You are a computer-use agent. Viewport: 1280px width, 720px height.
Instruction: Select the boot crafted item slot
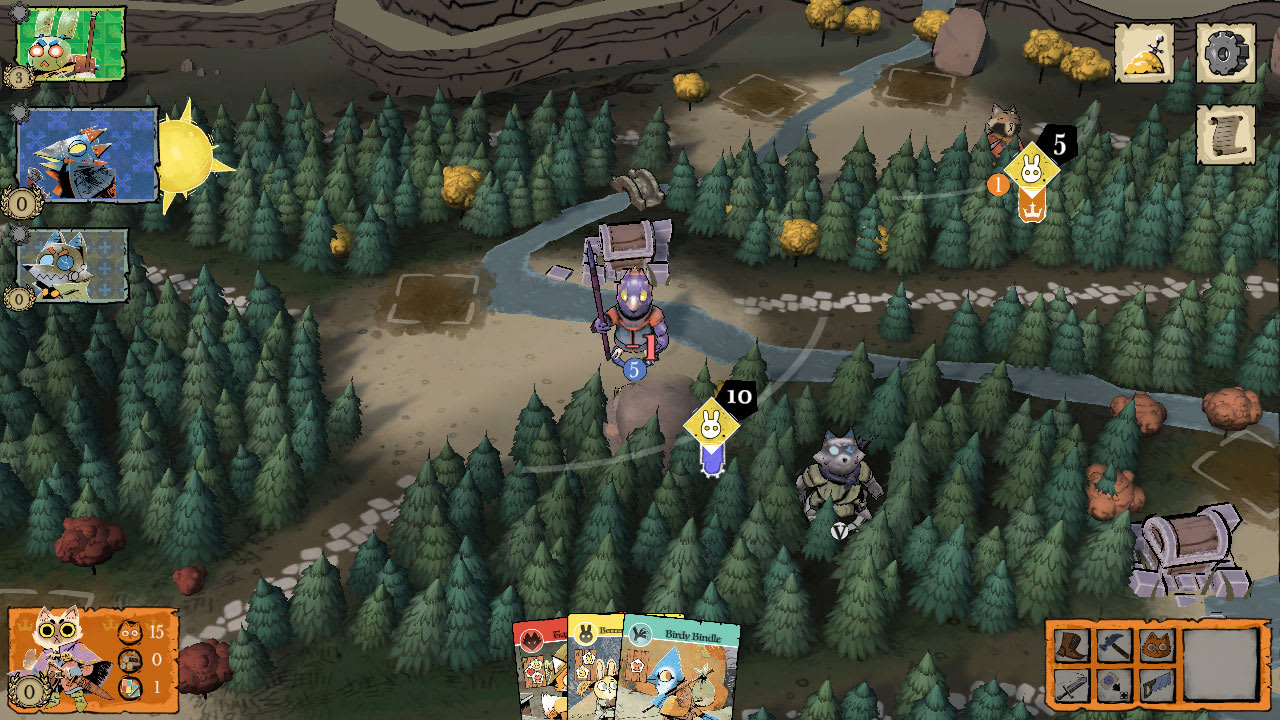1072,646
